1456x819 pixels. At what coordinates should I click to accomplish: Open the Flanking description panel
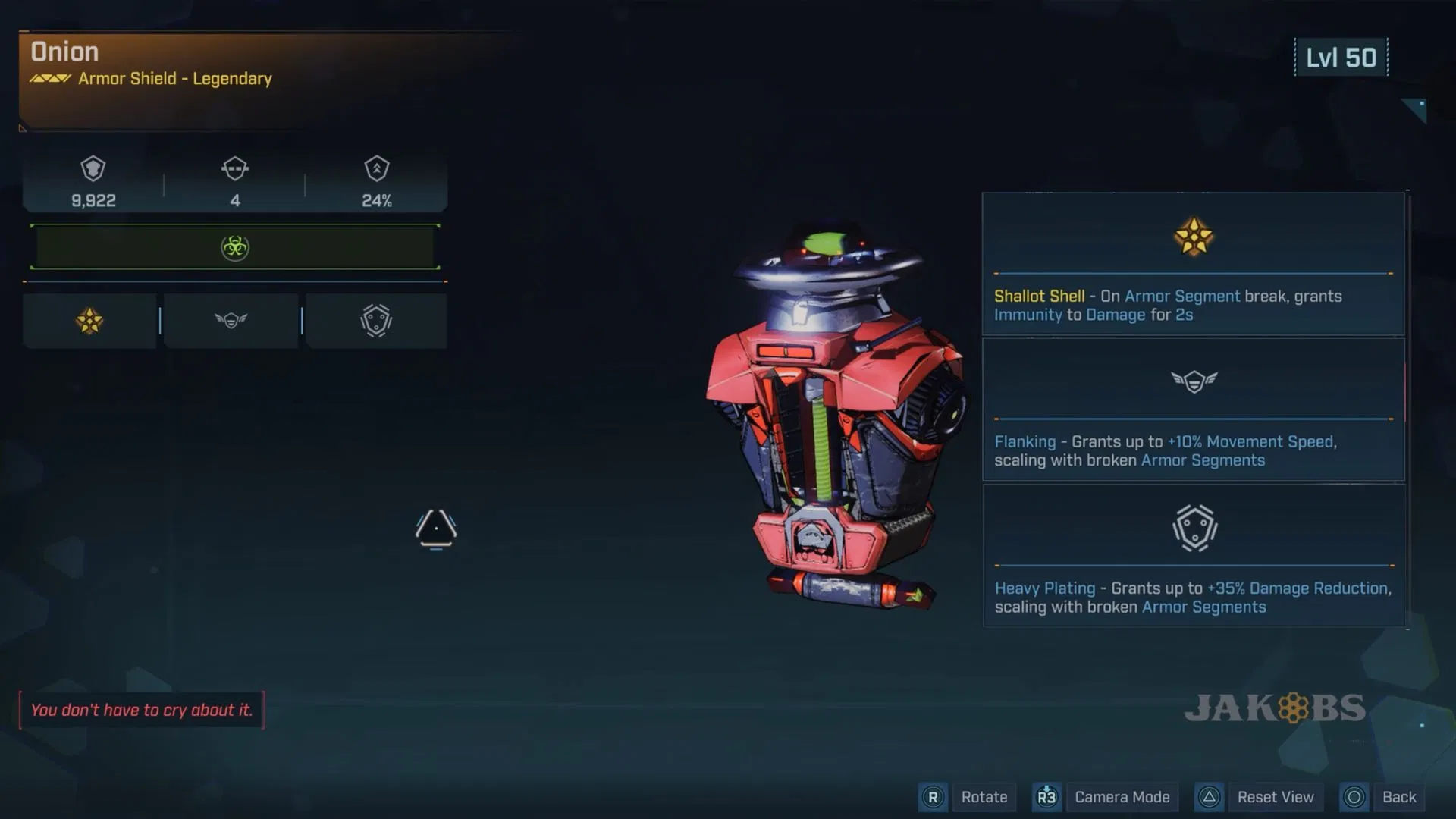(x=1193, y=409)
